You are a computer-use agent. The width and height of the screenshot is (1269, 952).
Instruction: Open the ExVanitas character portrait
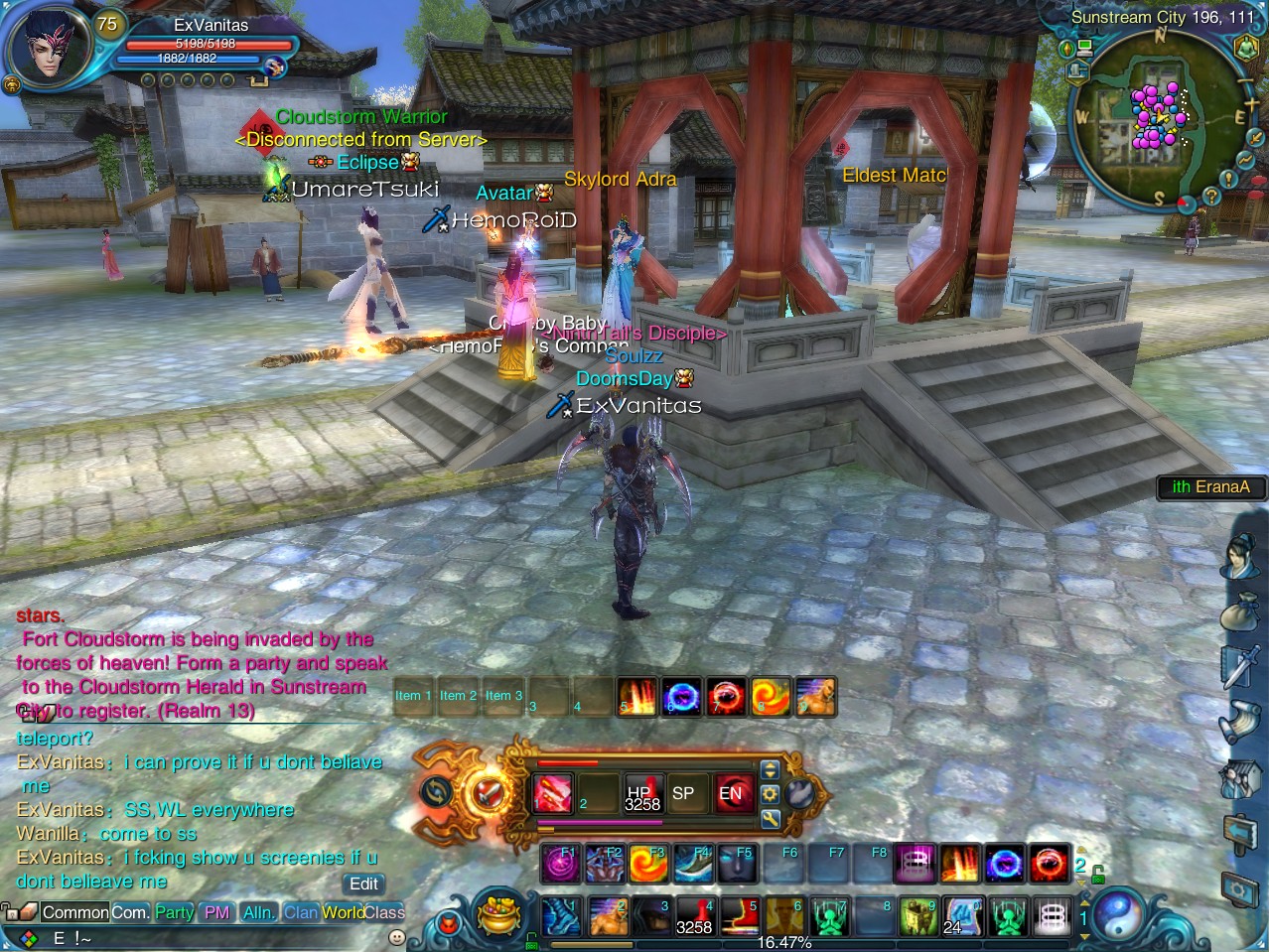coord(47,48)
